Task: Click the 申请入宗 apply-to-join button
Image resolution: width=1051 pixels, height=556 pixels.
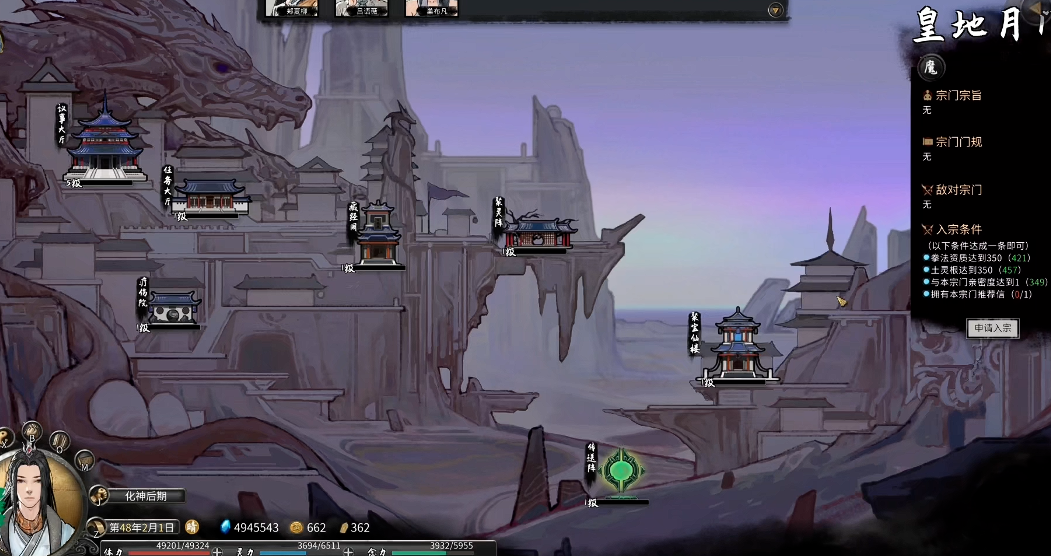Action: (992, 328)
